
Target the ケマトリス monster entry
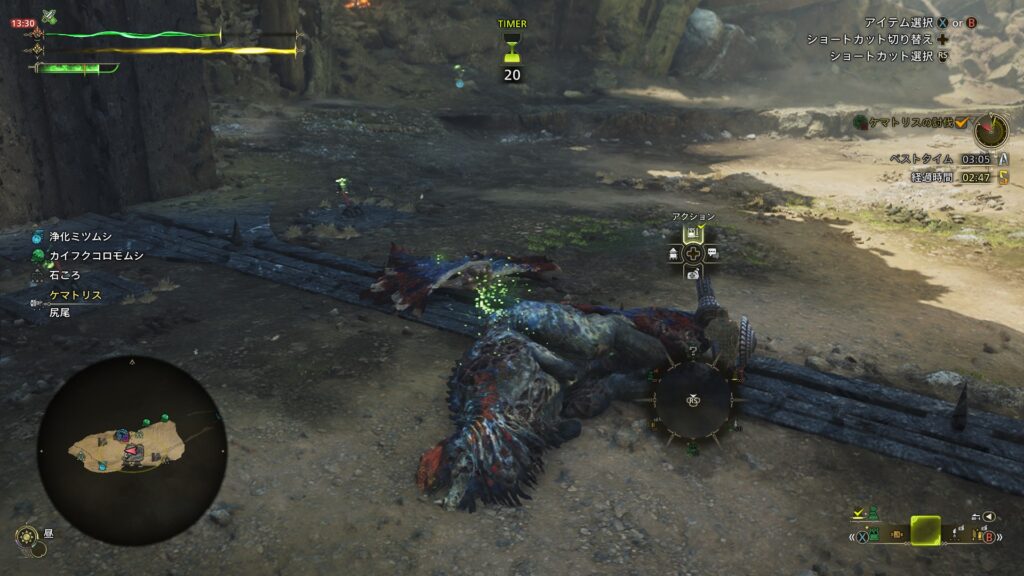pyautogui.click(x=77, y=295)
